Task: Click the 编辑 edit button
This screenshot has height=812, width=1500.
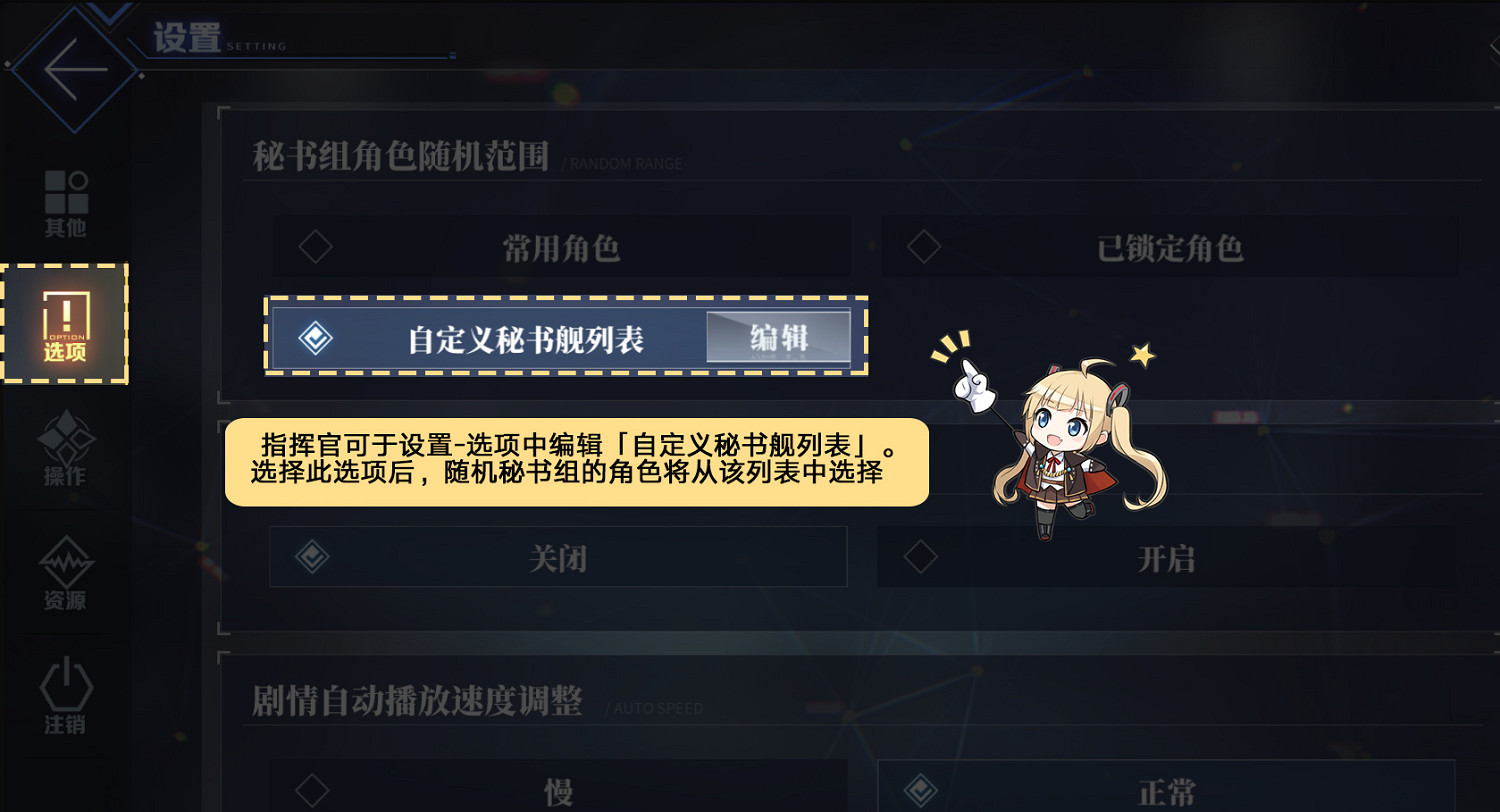Action: pos(779,338)
